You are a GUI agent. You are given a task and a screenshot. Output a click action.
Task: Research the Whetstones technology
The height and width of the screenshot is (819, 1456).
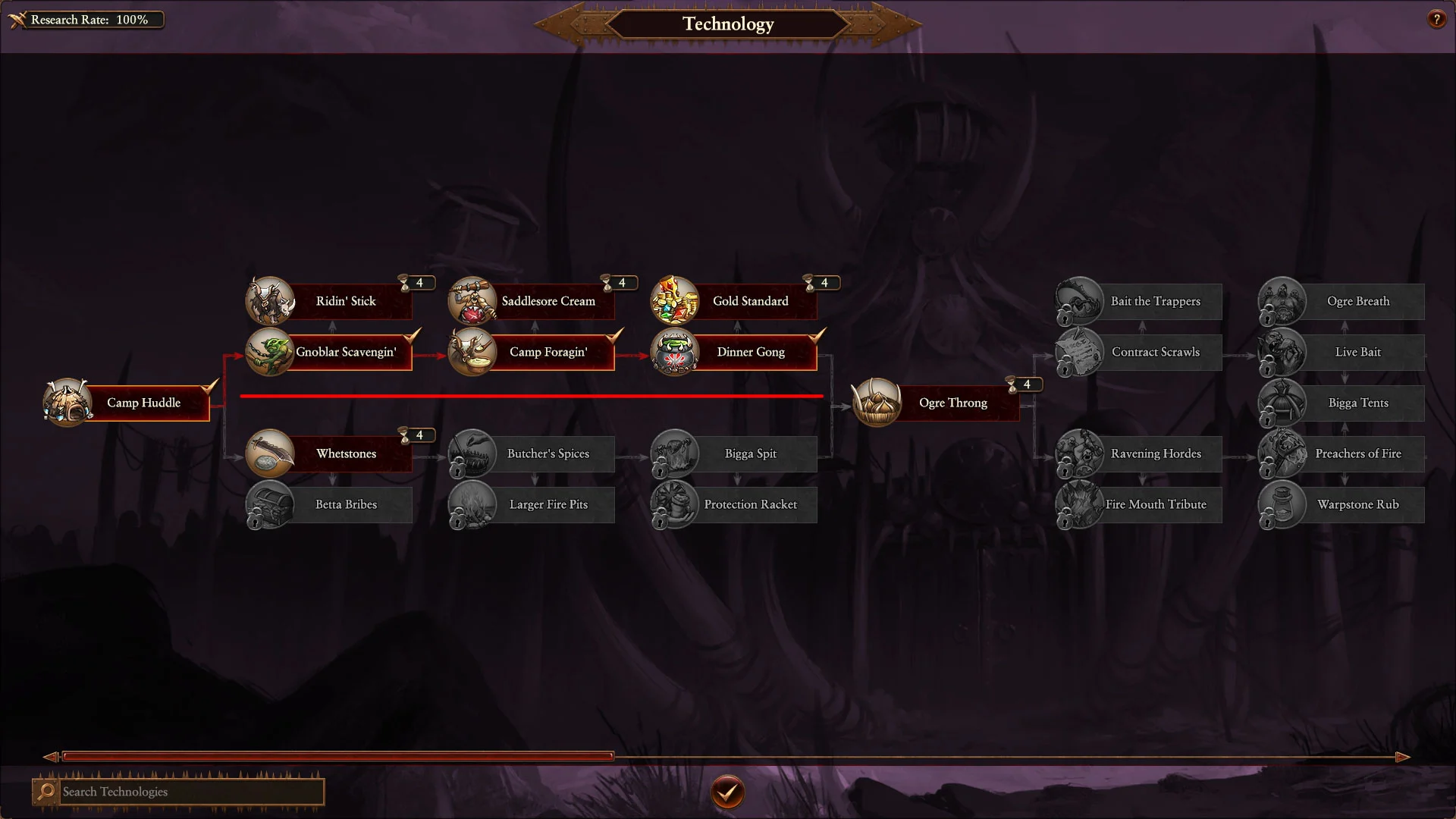345,453
